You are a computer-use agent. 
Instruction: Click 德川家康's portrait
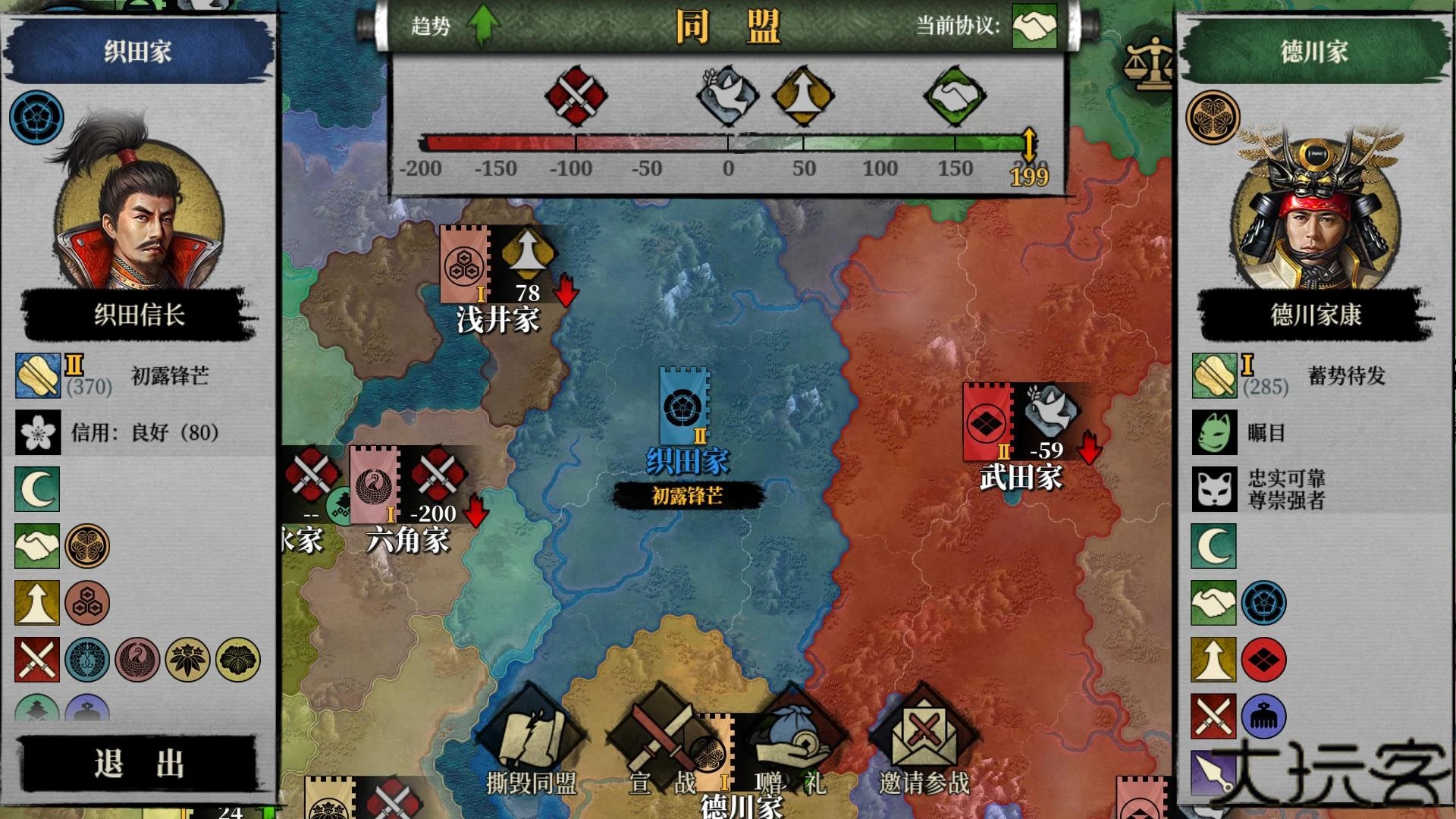pos(1315,209)
